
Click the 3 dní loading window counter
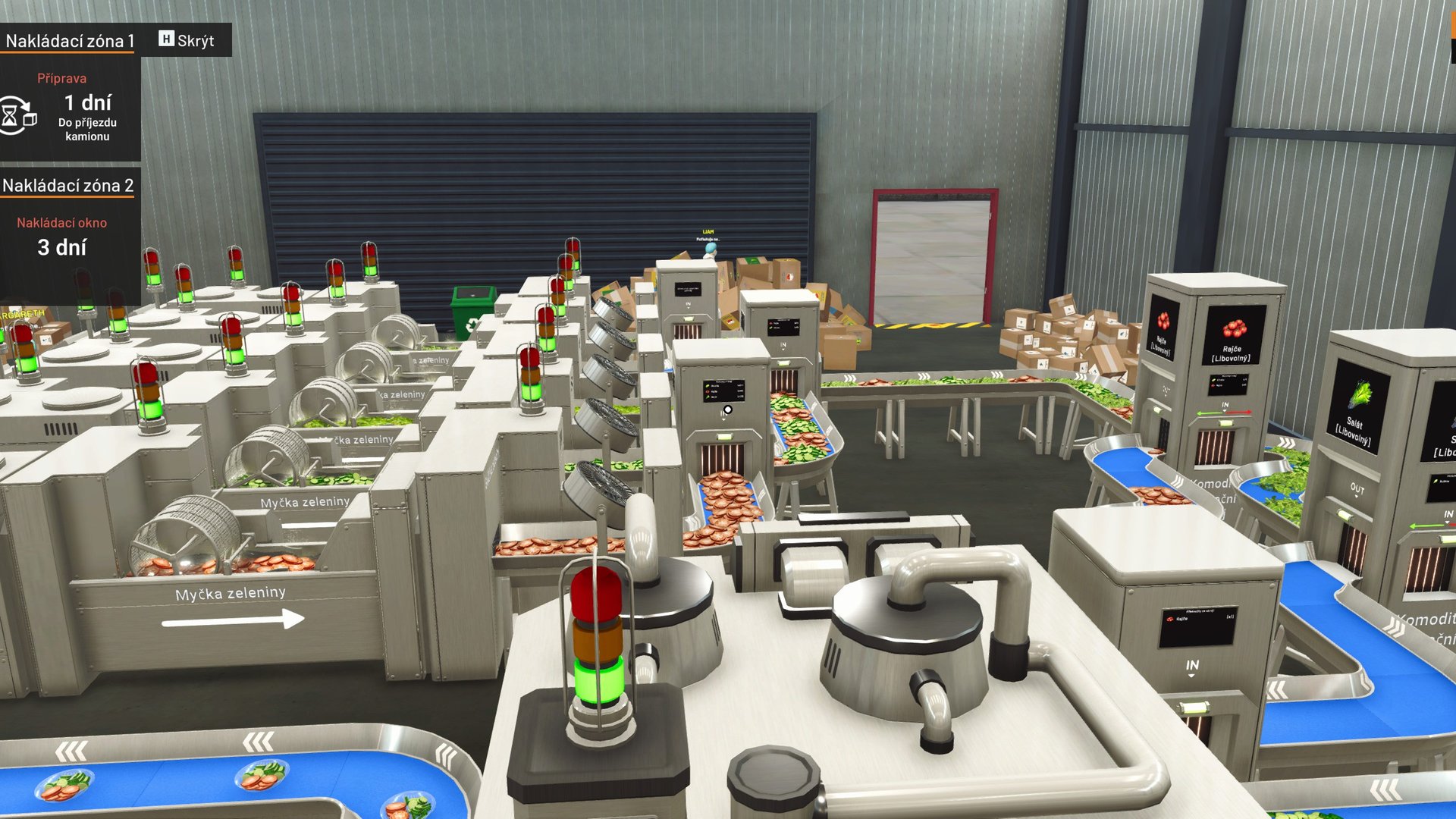[61, 246]
